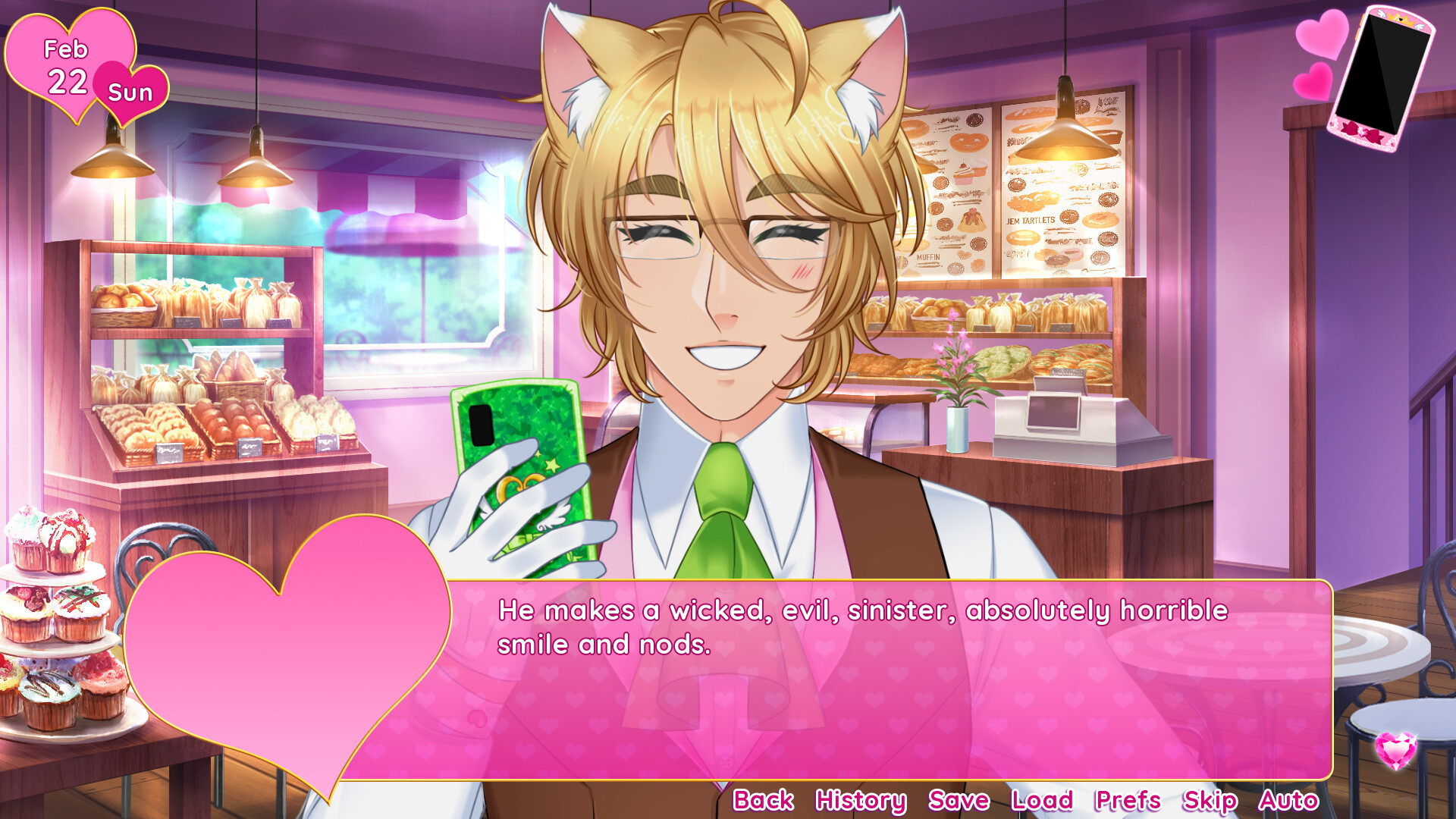Select the Sun day-of-week heart badge
Screen dimensions: 1456x819
(130, 93)
